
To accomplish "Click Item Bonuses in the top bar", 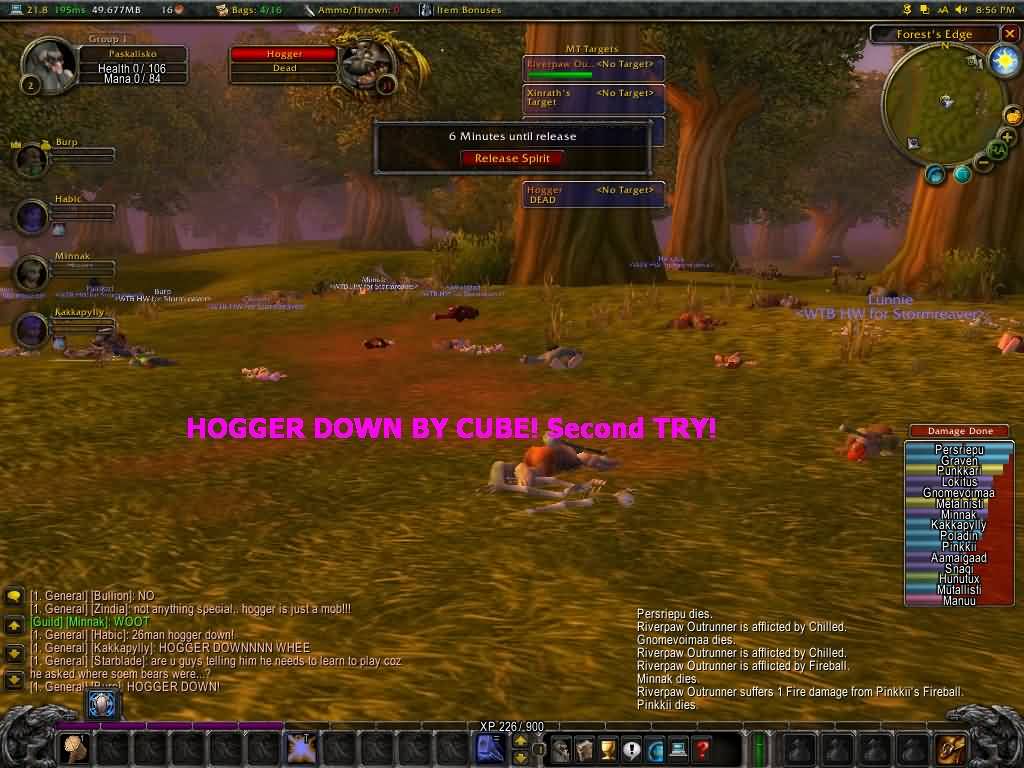I will click(x=460, y=10).
